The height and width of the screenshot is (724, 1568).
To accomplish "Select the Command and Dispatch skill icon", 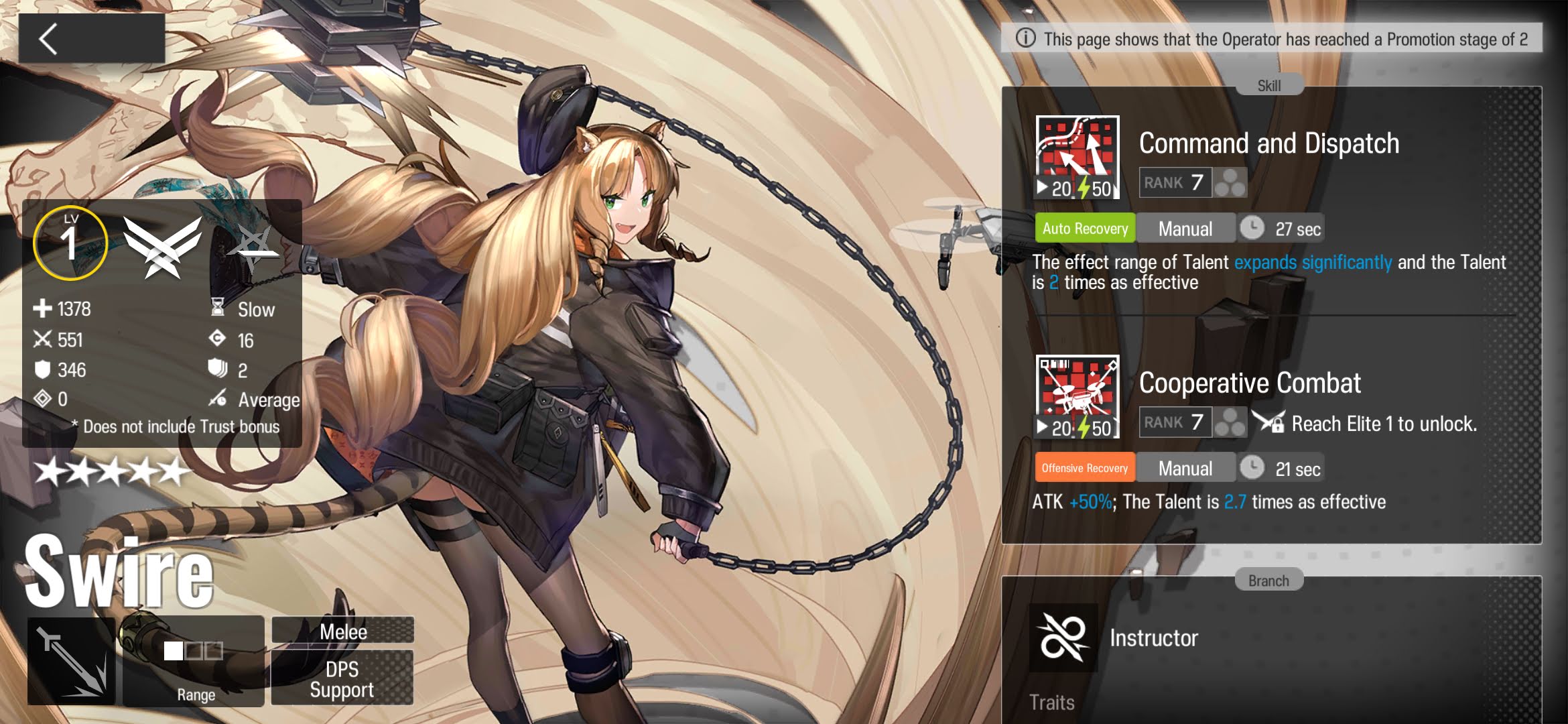I will 1077,158.
